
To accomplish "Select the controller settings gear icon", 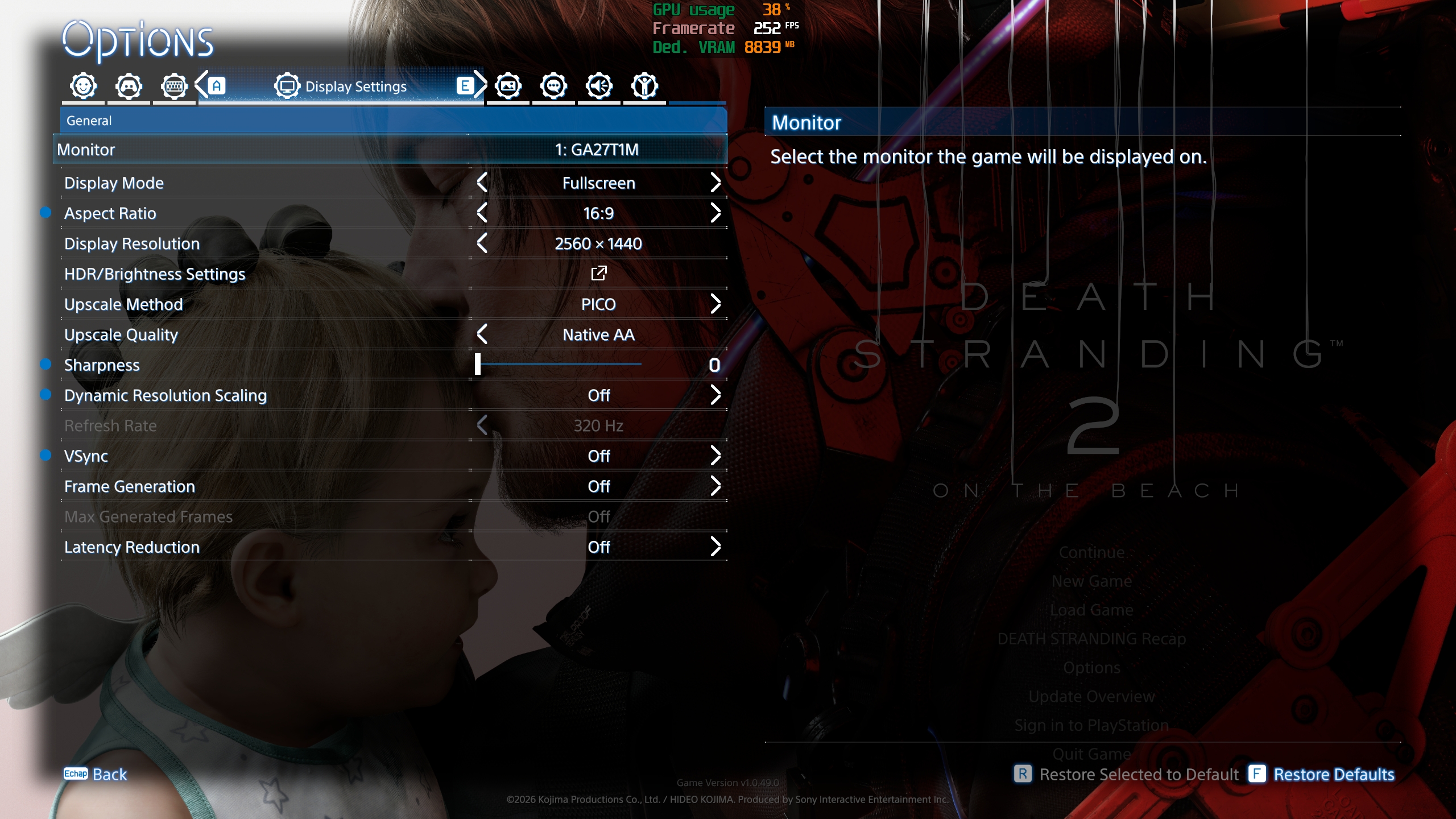I will click(x=129, y=85).
